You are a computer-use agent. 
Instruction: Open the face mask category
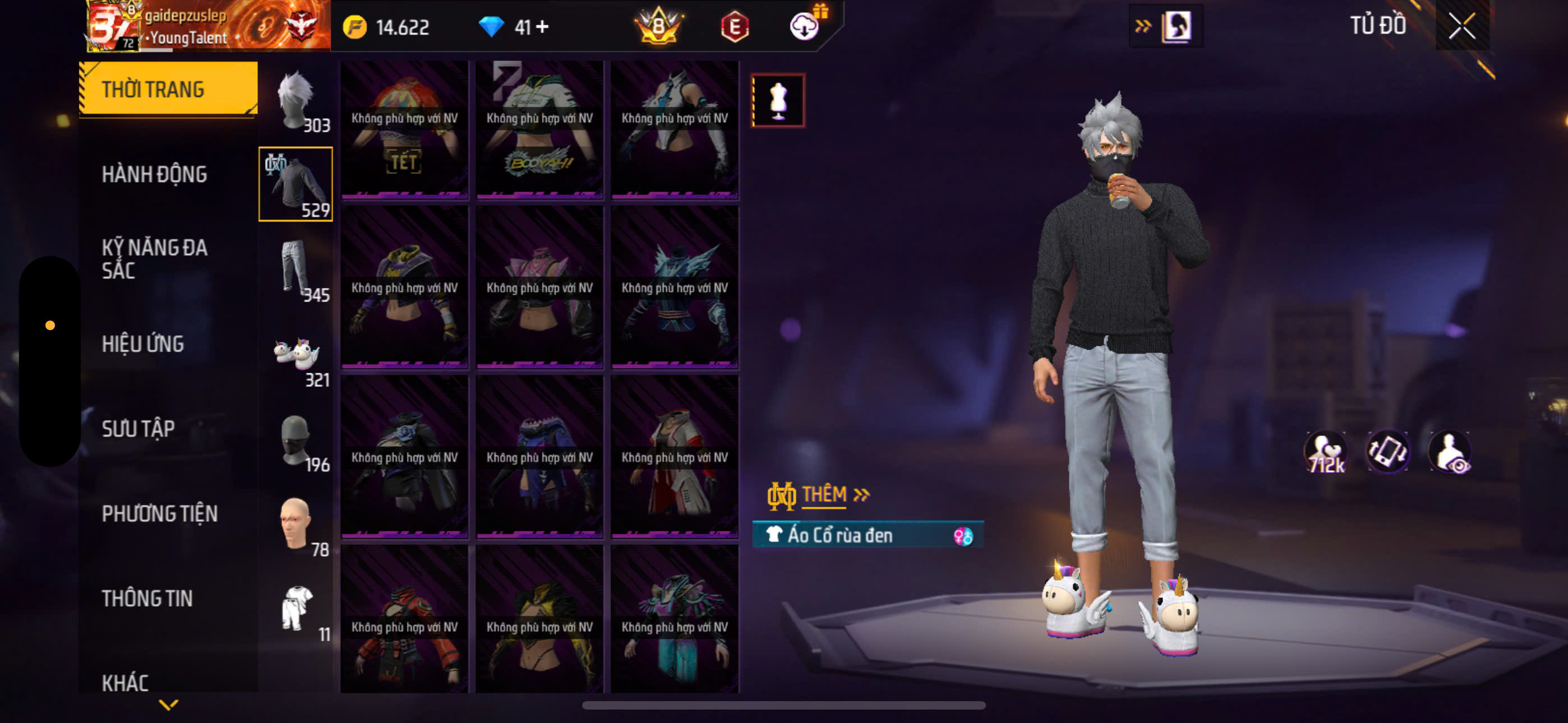297,440
